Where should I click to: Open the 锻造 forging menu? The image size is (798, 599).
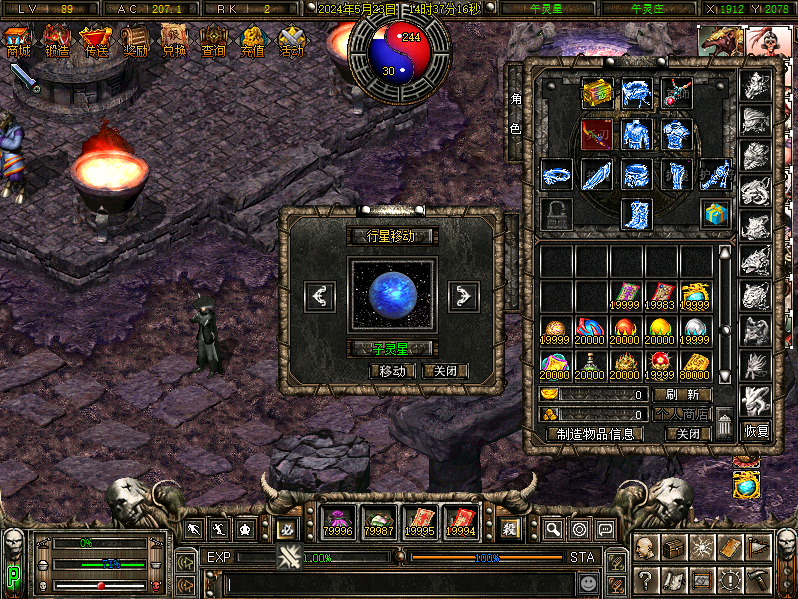(x=58, y=42)
